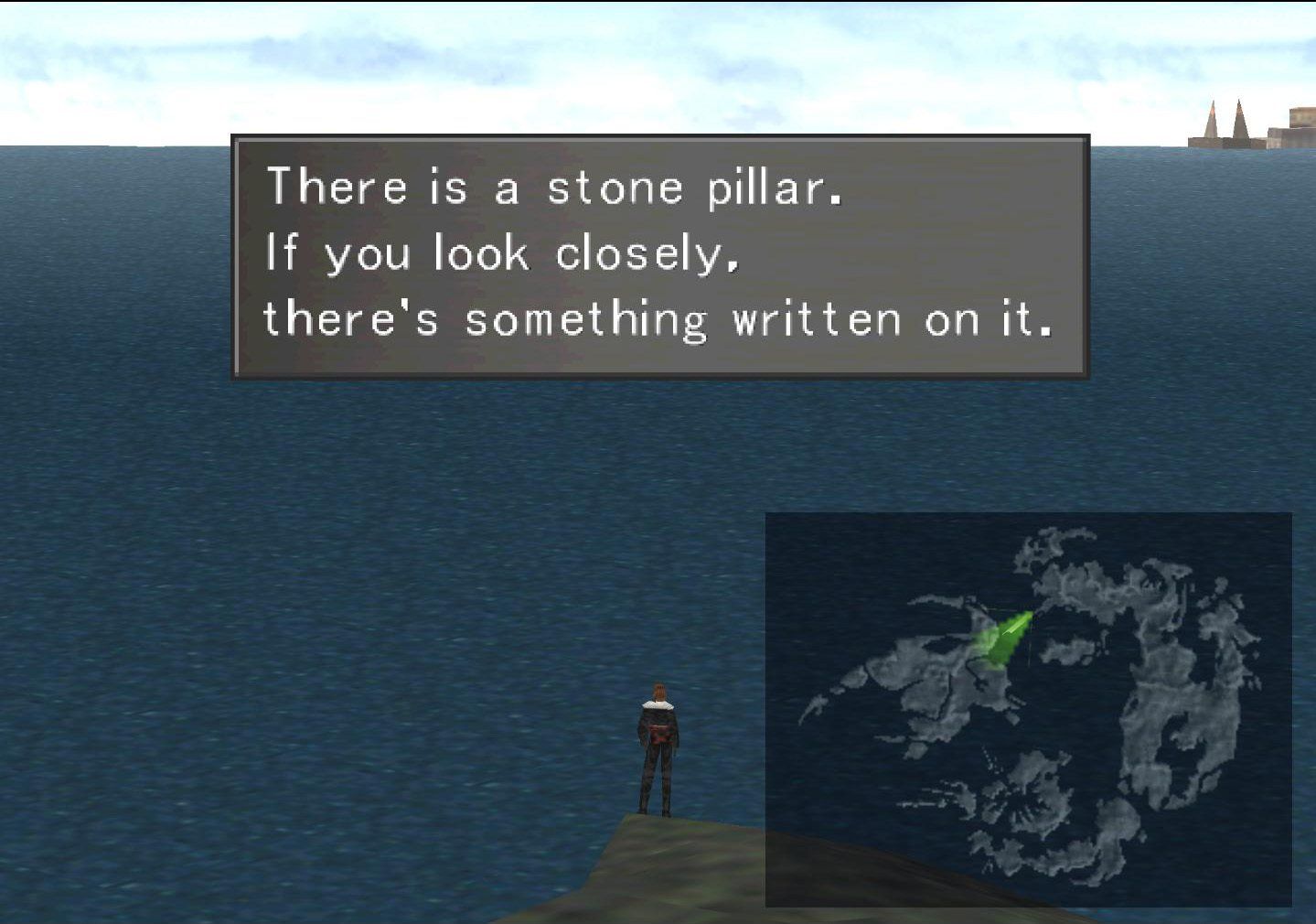Click the grassy cliff edge terrain
The height and width of the screenshot is (924, 1316).
pyautogui.click(x=622, y=869)
